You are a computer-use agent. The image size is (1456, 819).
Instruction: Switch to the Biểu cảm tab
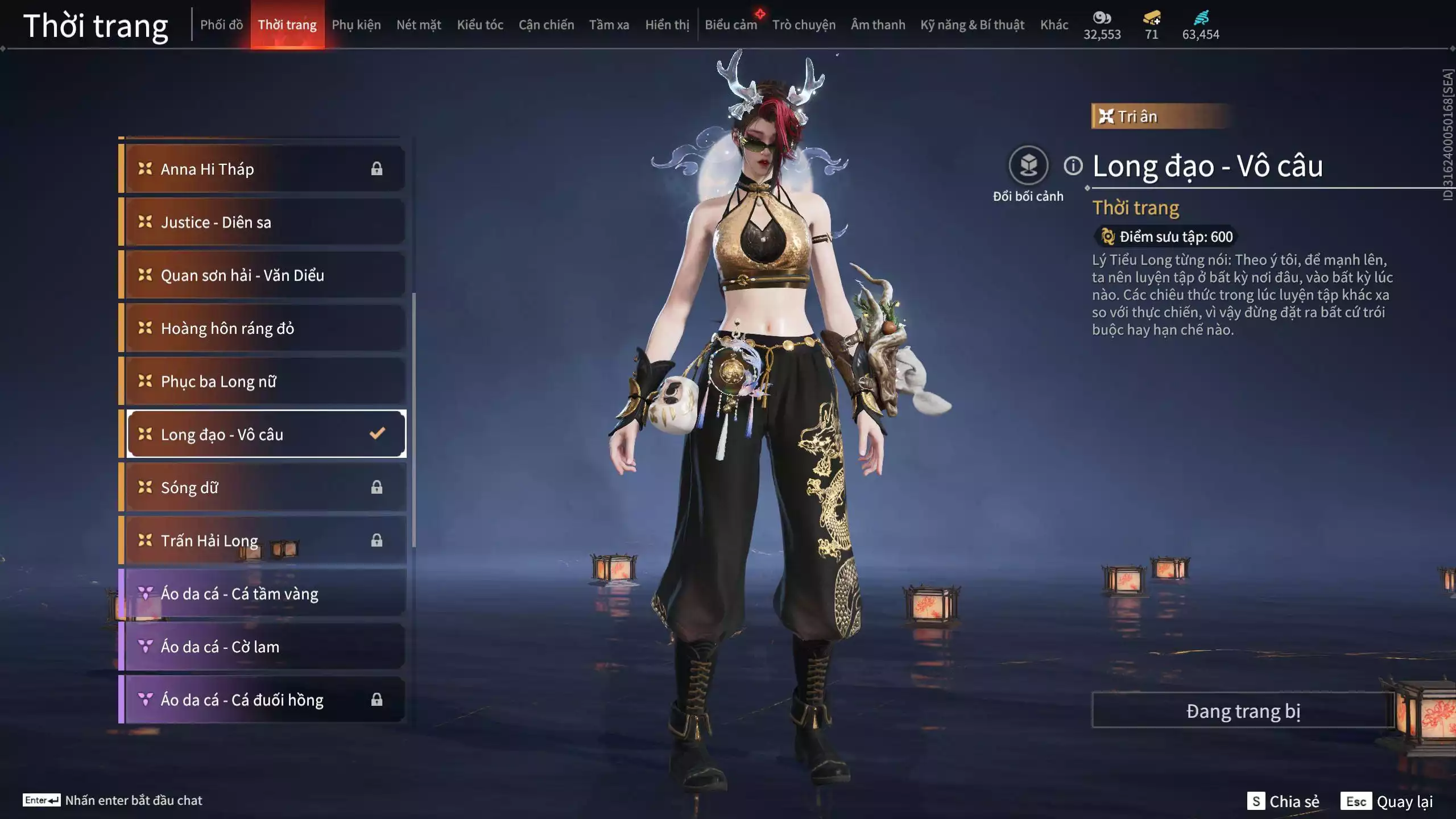[x=731, y=25]
